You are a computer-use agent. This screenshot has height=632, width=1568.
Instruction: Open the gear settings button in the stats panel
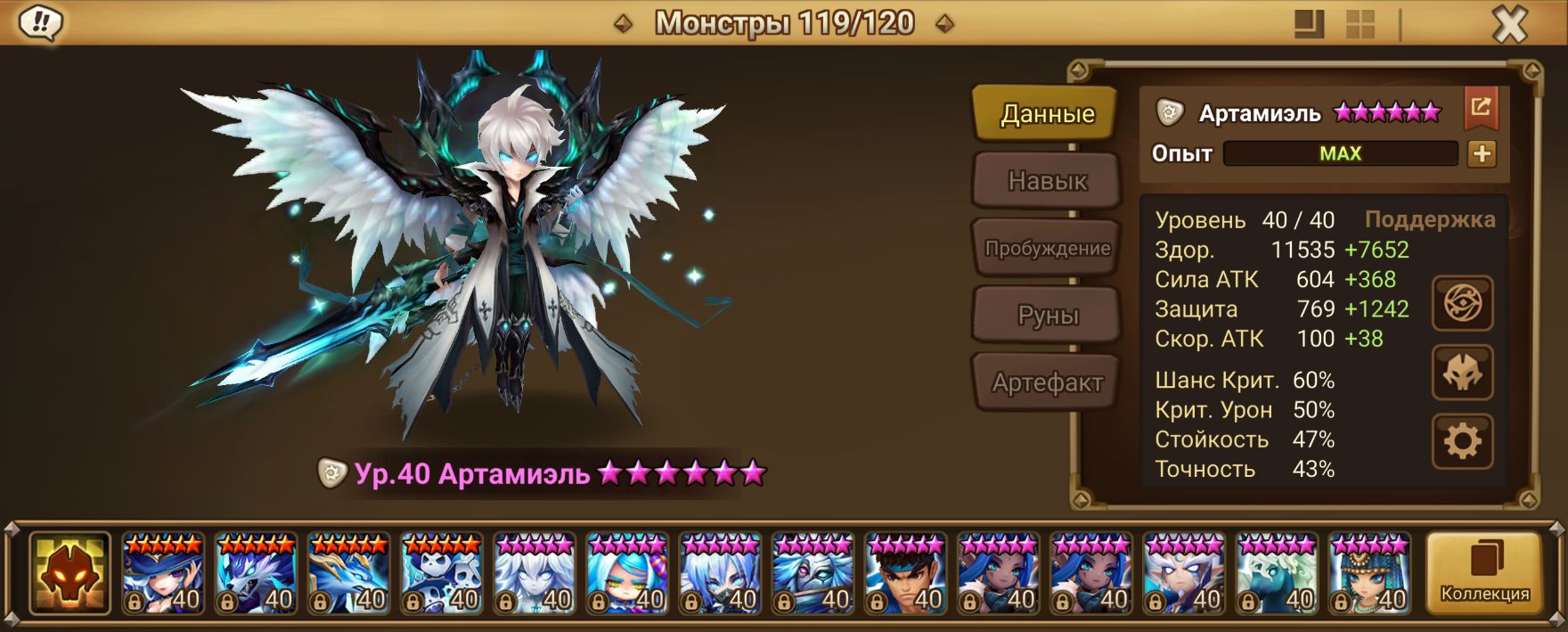click(1462, 441)
